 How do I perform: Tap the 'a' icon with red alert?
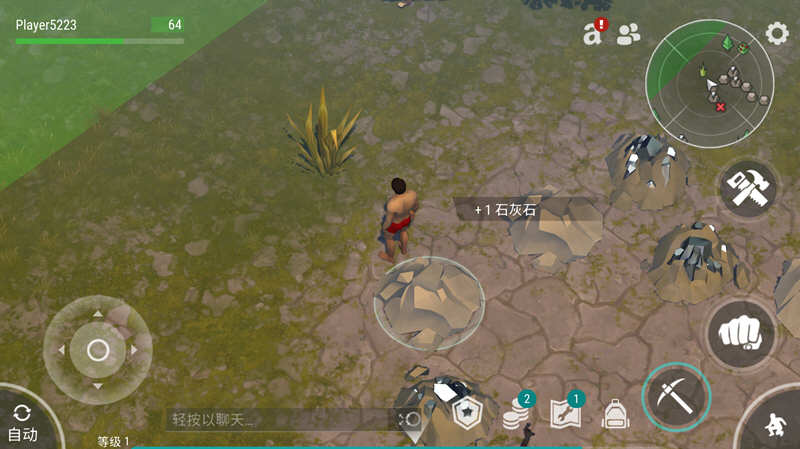click(x=593, y=34)
